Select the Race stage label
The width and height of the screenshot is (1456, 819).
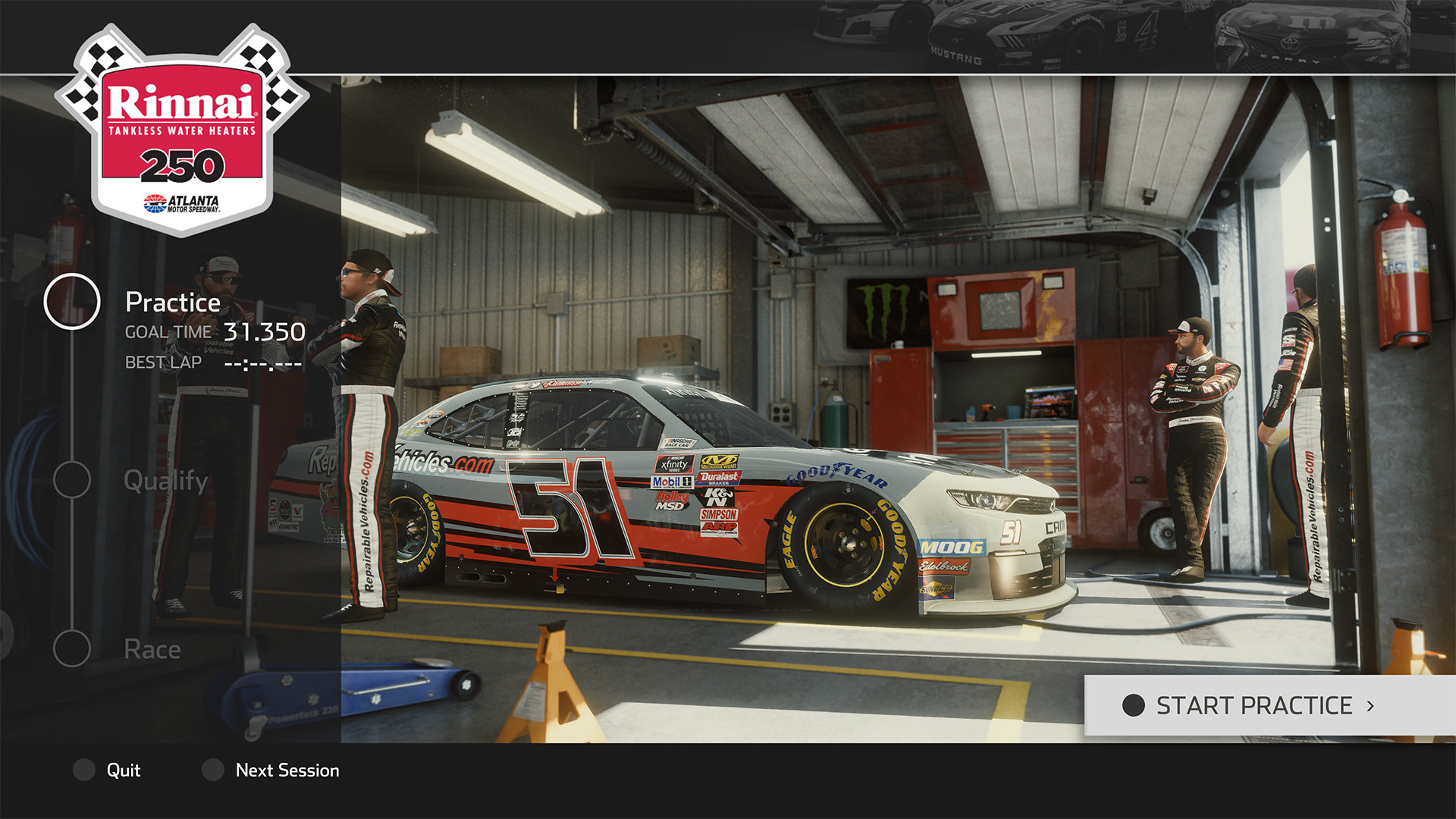point(152,648)
